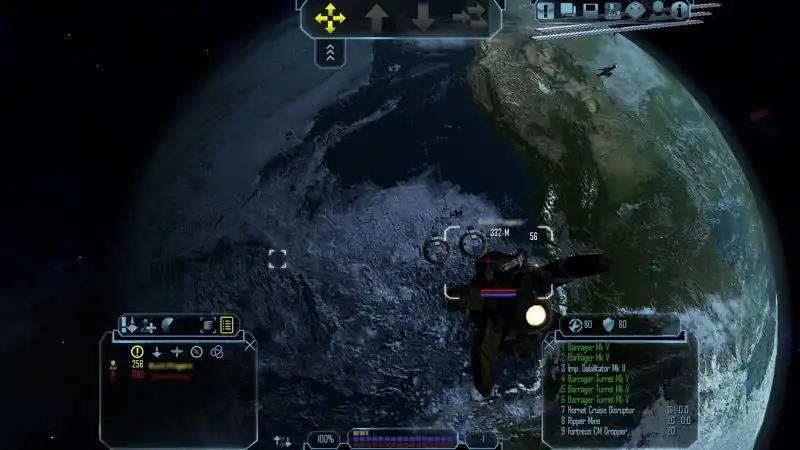Click the up arrow in top panel
The image size is (800, 450).
(377, 18)
